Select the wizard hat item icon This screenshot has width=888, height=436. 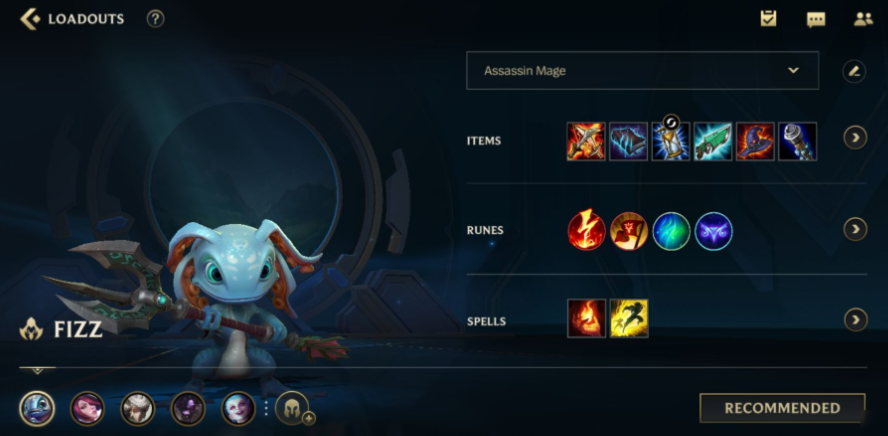point(755,142)
